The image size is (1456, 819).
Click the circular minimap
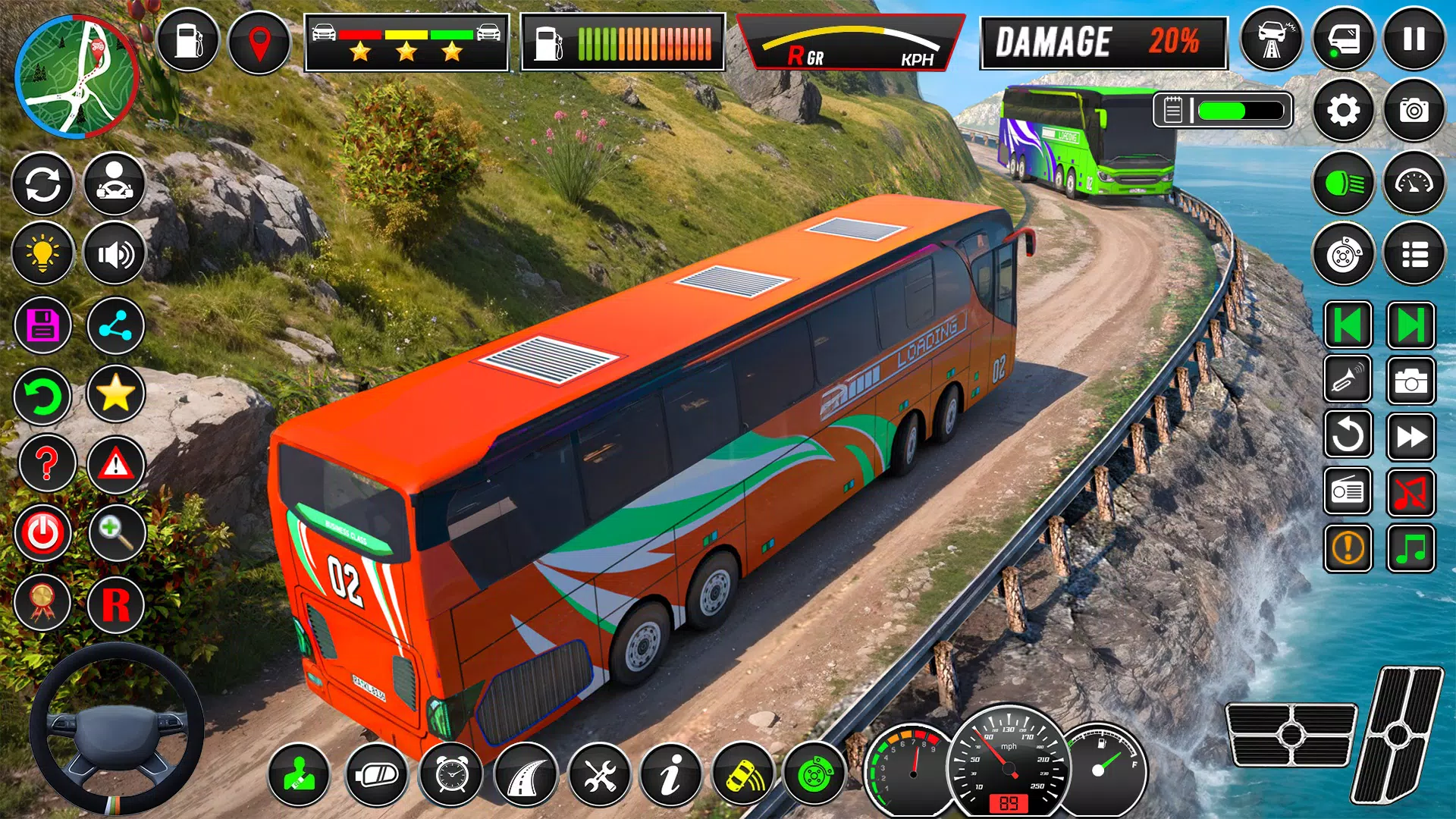coord(76,77)
